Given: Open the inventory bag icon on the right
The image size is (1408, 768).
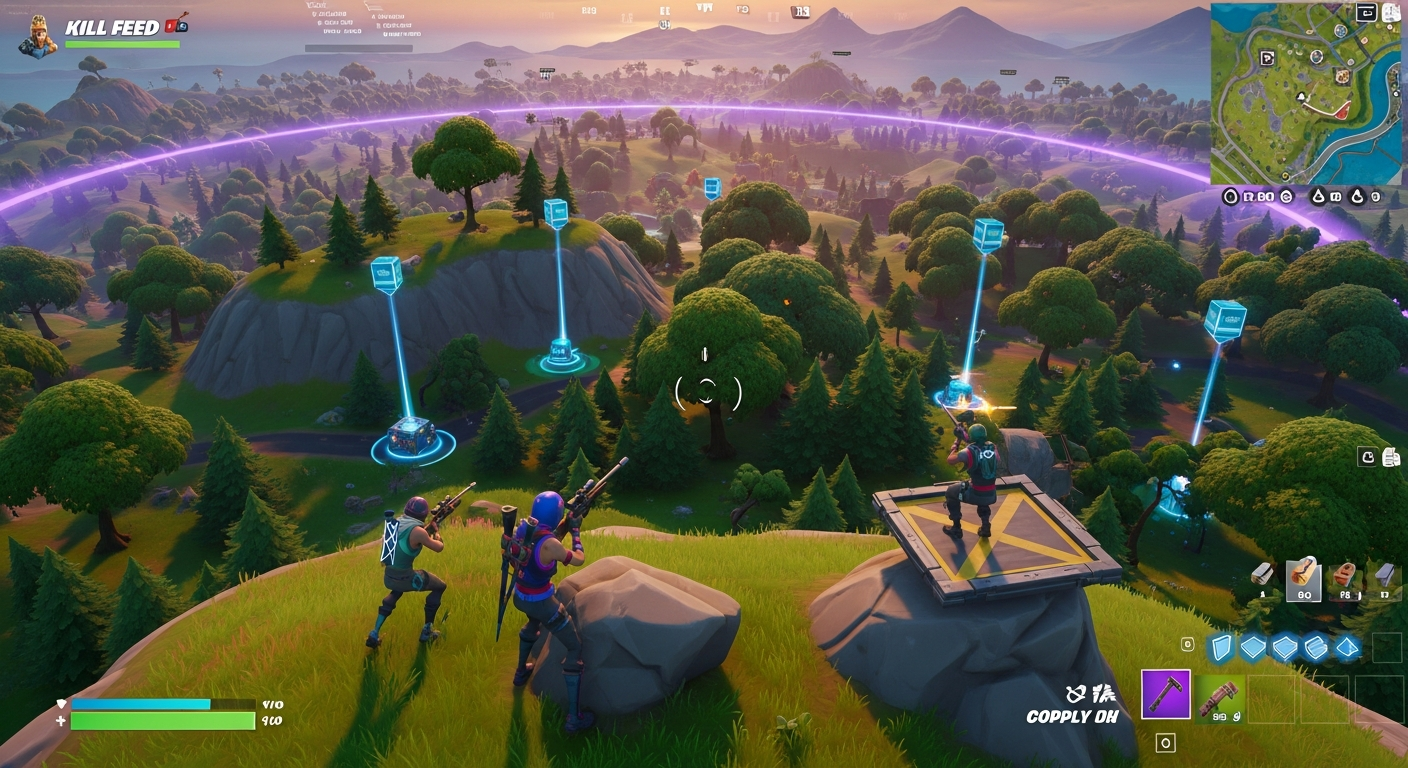Looking at the screenshot, I should [1368, 457].
